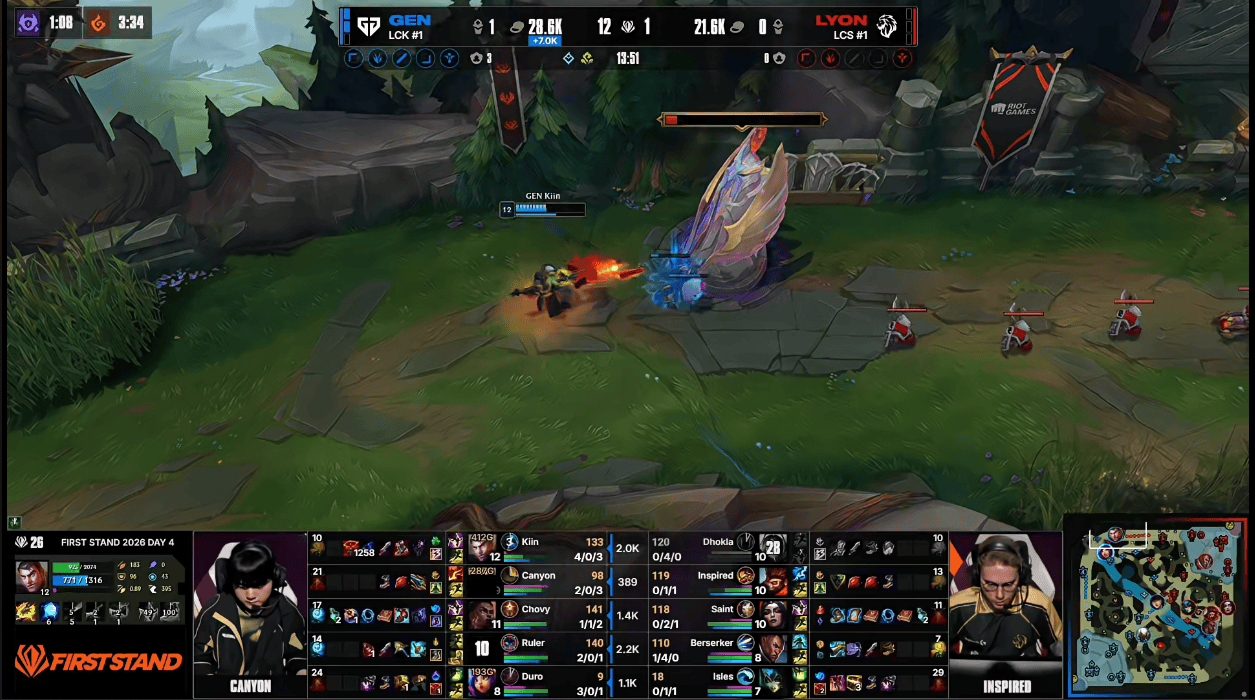Click the LYON lion team logo
Screen dimensions: 1255x700
[x=886, y=26]
